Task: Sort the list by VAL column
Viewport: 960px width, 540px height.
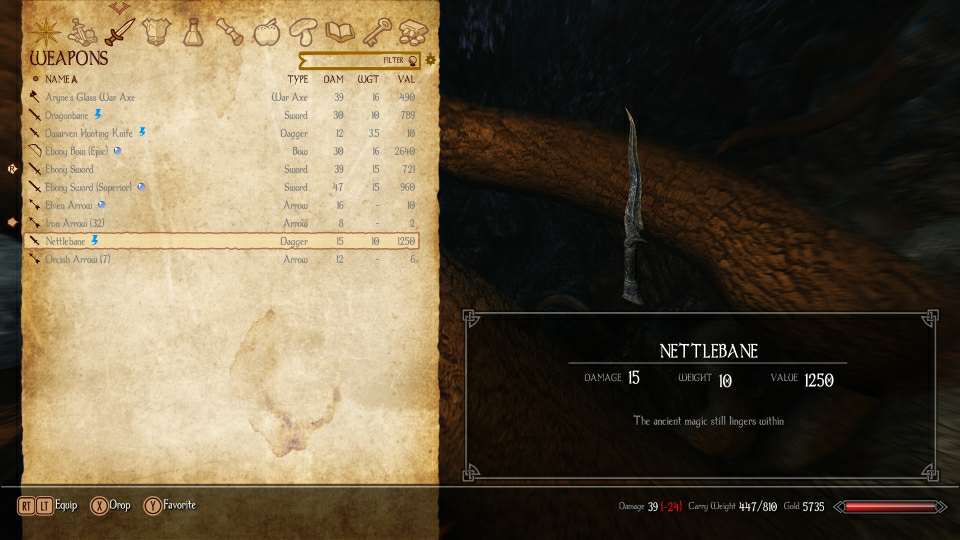Action: click(406, 79)
